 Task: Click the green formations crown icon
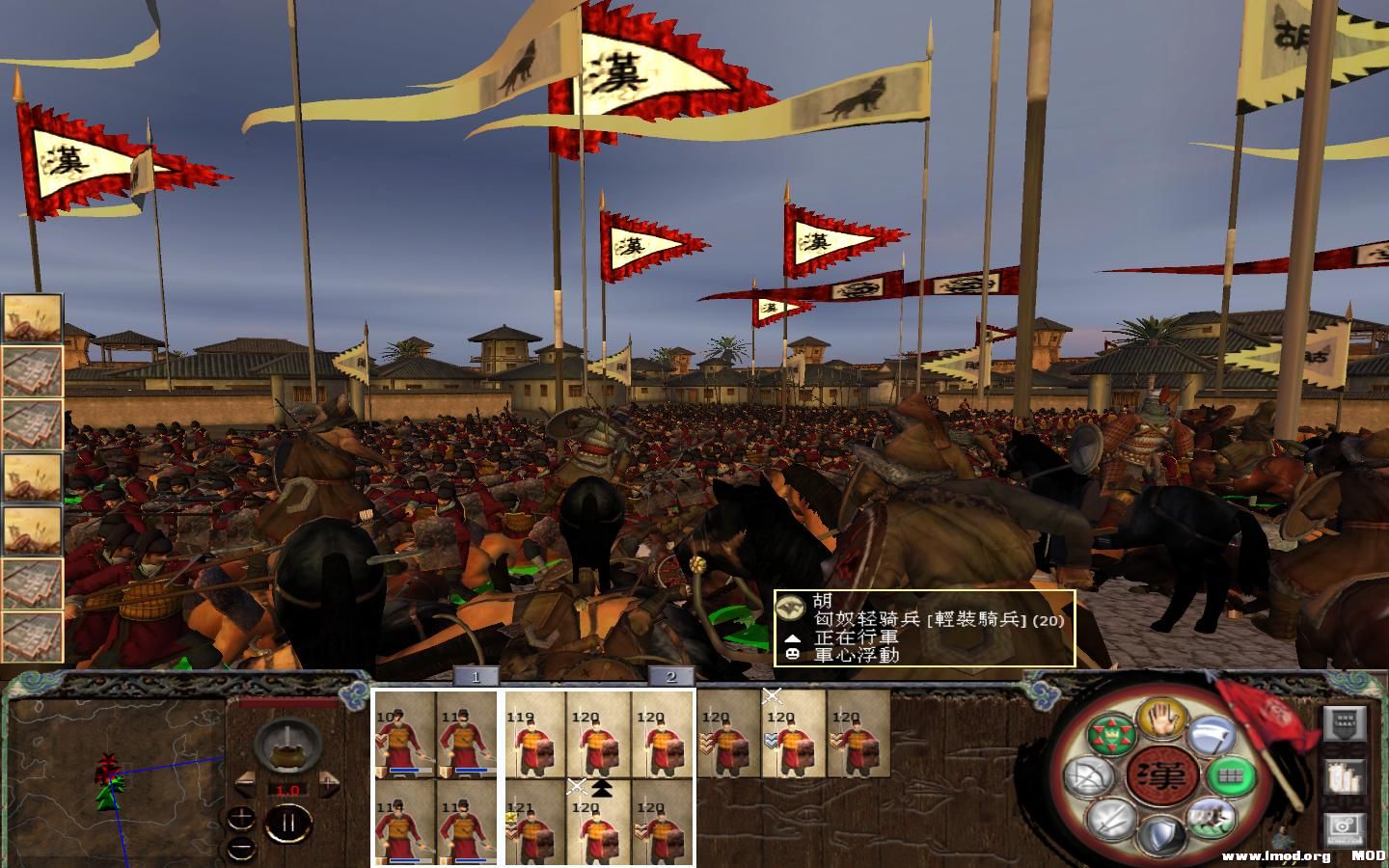tap(1110, 734)
